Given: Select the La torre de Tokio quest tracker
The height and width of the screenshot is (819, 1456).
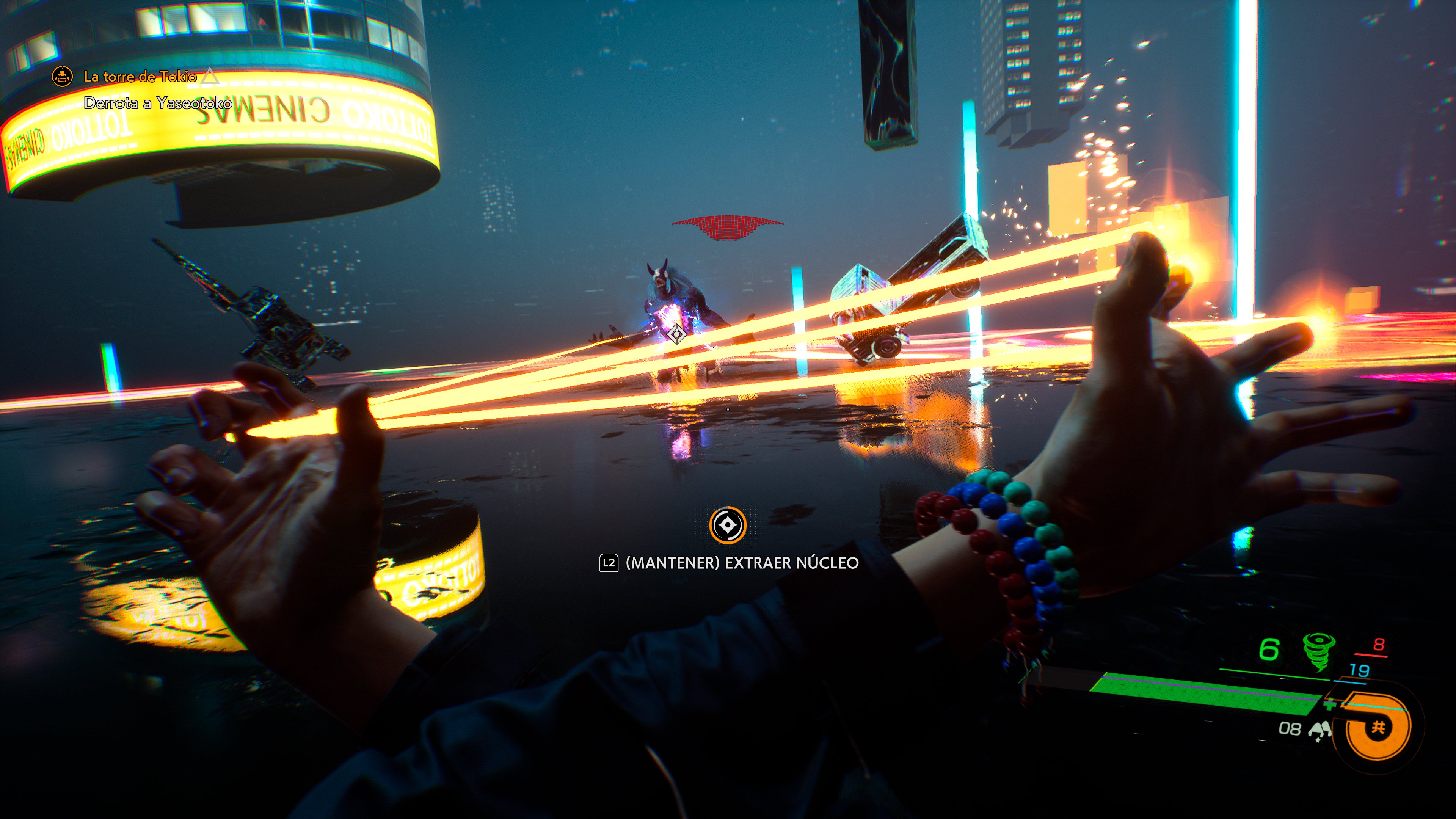Looking at the screenshot, I should click(140, 77).
